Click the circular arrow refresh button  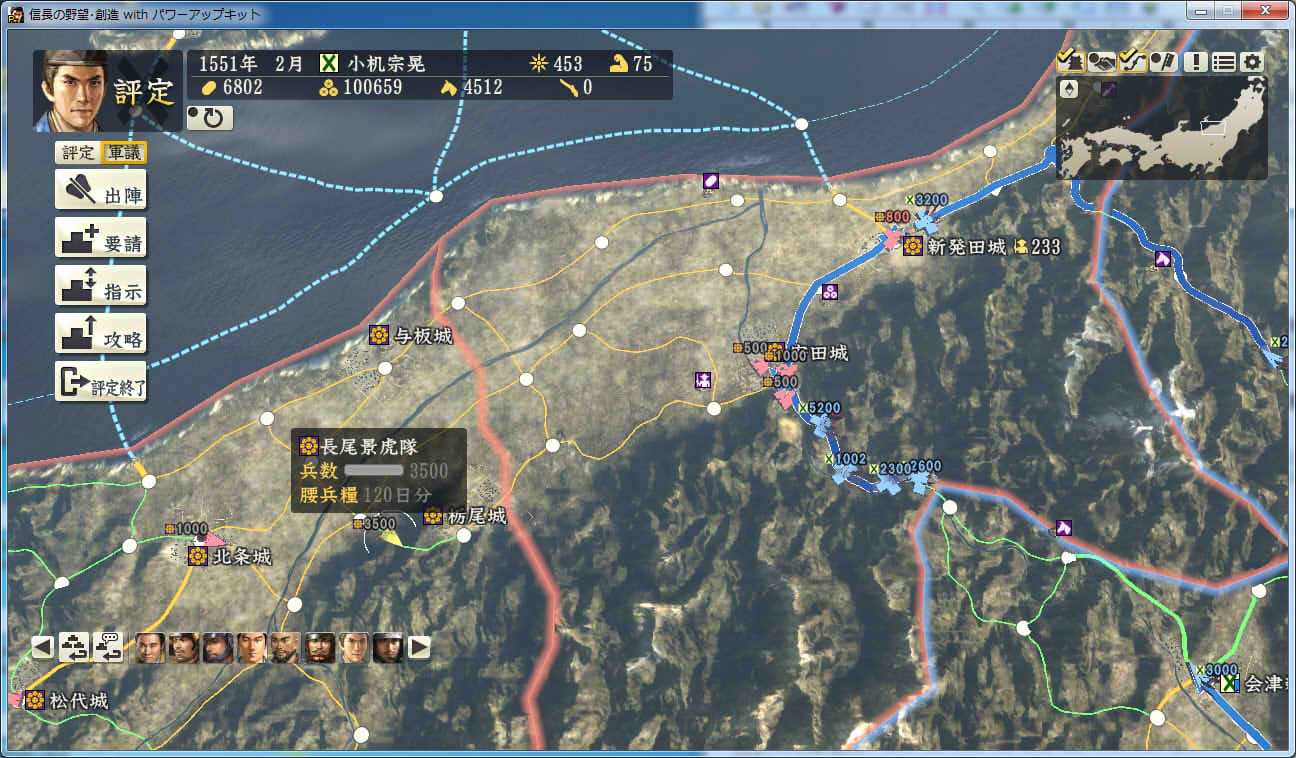coord(210,118)
